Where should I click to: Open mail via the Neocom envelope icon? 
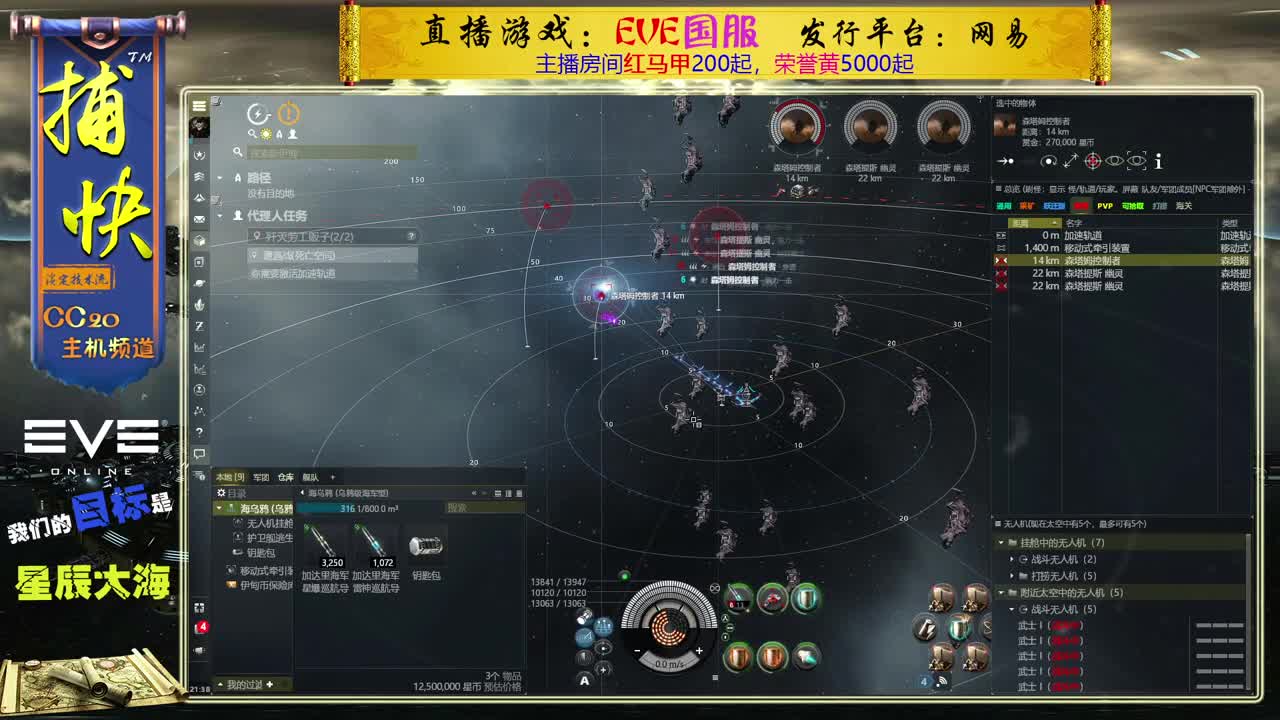(x=199, y=220)
